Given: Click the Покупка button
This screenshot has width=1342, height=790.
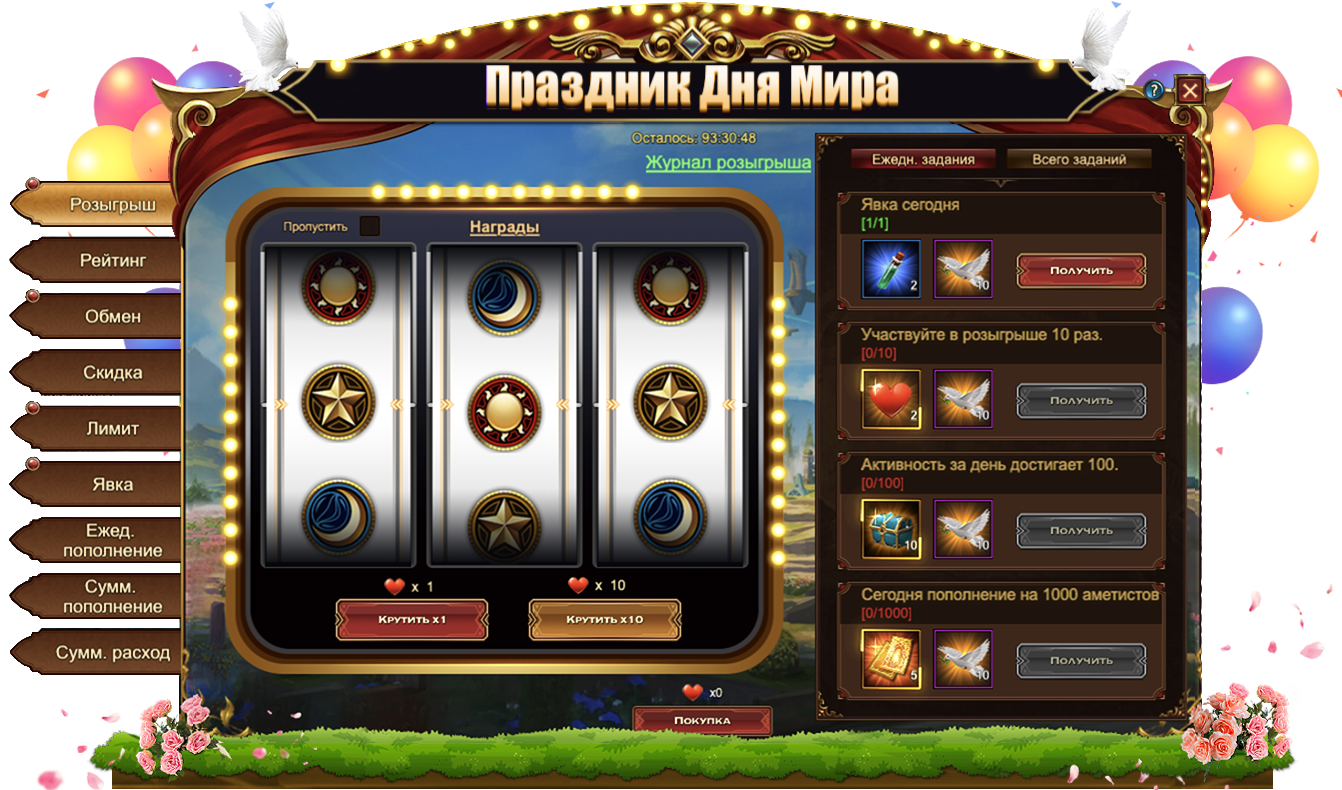Looking at the screenshot, I should coord(702,720).
